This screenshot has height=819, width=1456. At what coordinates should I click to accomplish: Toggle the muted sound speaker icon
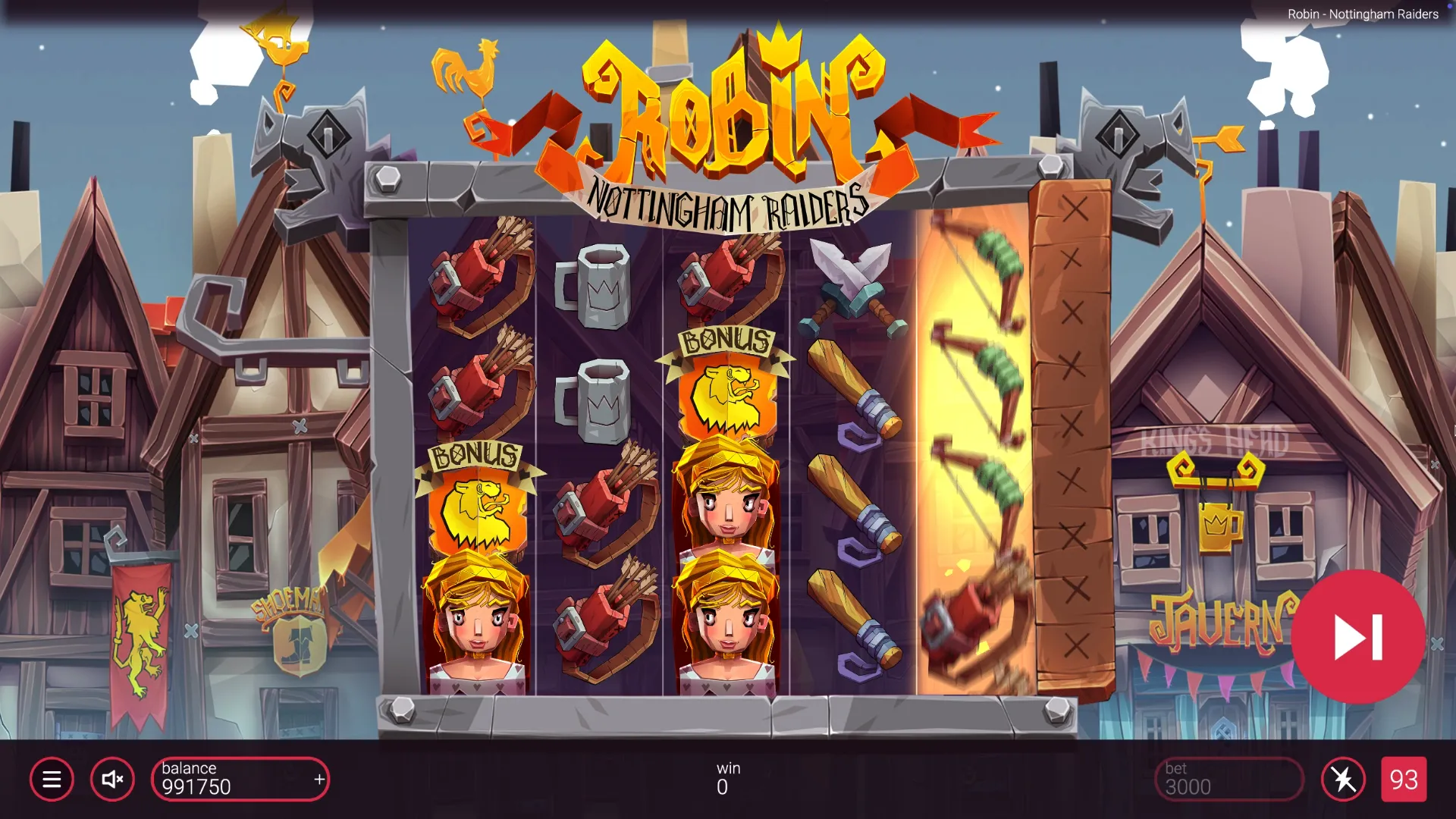click(x=112, y=779)
